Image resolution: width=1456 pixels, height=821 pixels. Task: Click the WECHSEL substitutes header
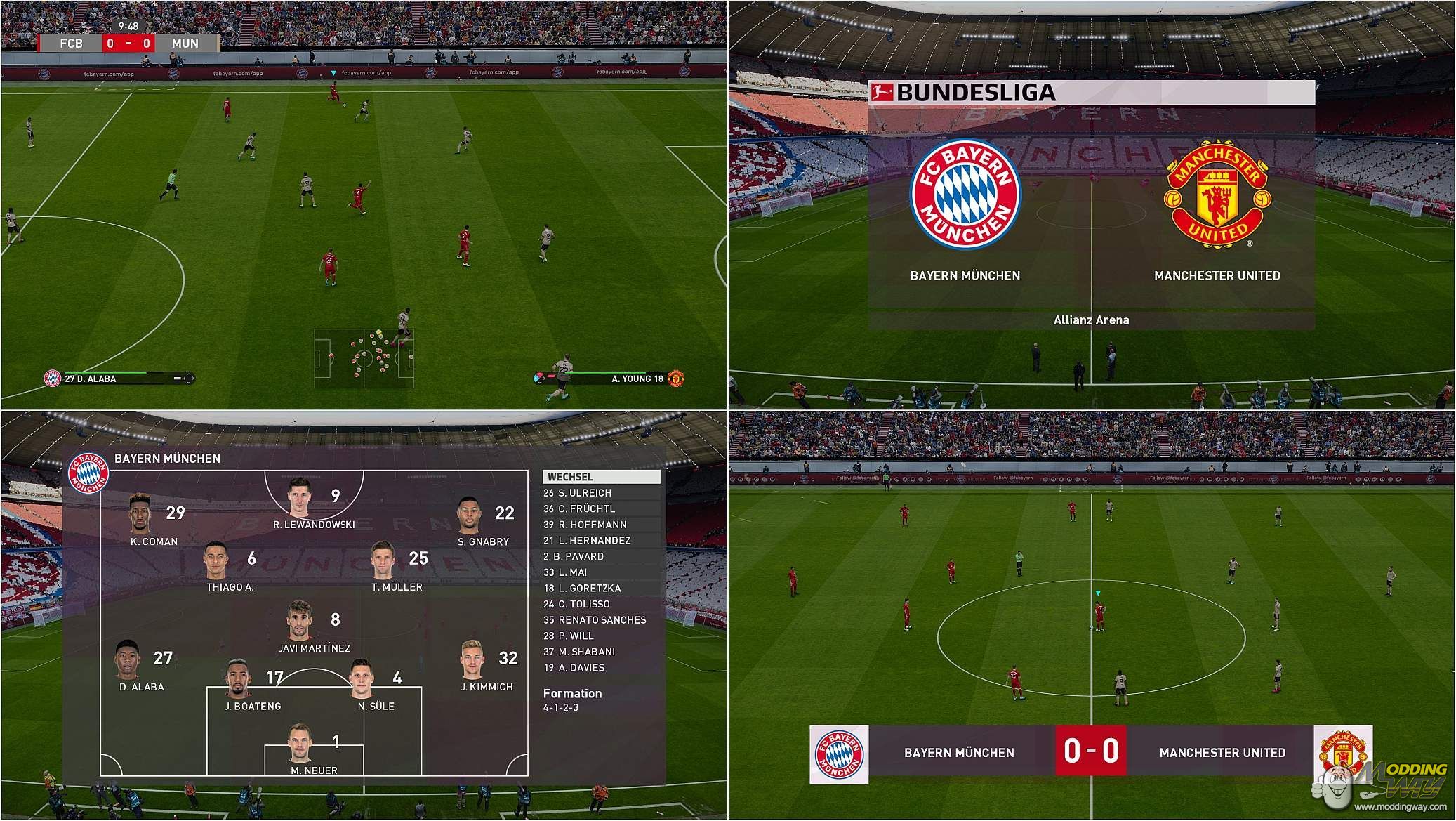tap(602, 477)
